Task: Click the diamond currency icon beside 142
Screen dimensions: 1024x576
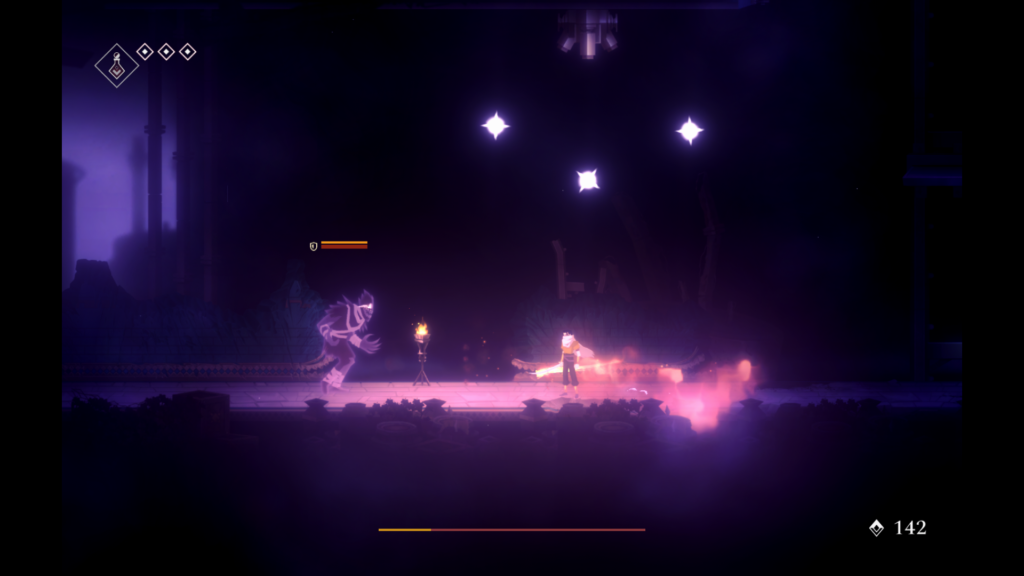Action: click(x=876, y=528)
